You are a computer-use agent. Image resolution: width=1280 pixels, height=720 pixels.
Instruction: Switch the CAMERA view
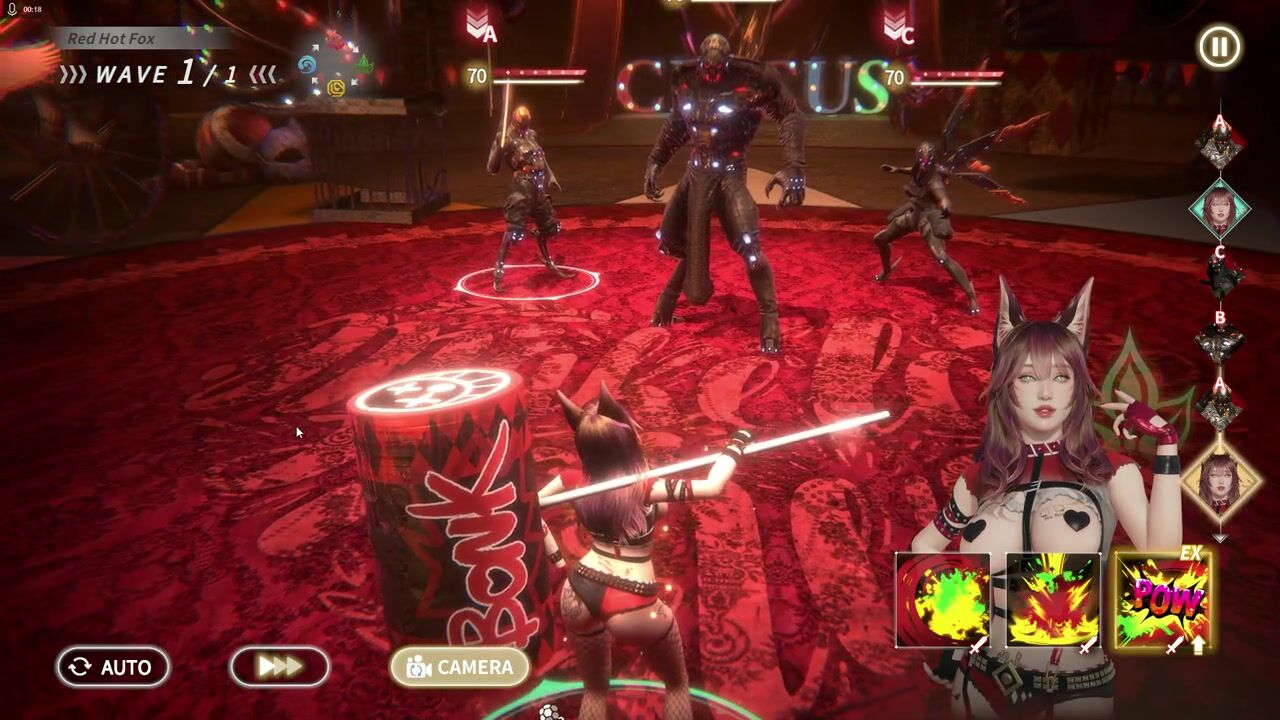tap(459, 667)
